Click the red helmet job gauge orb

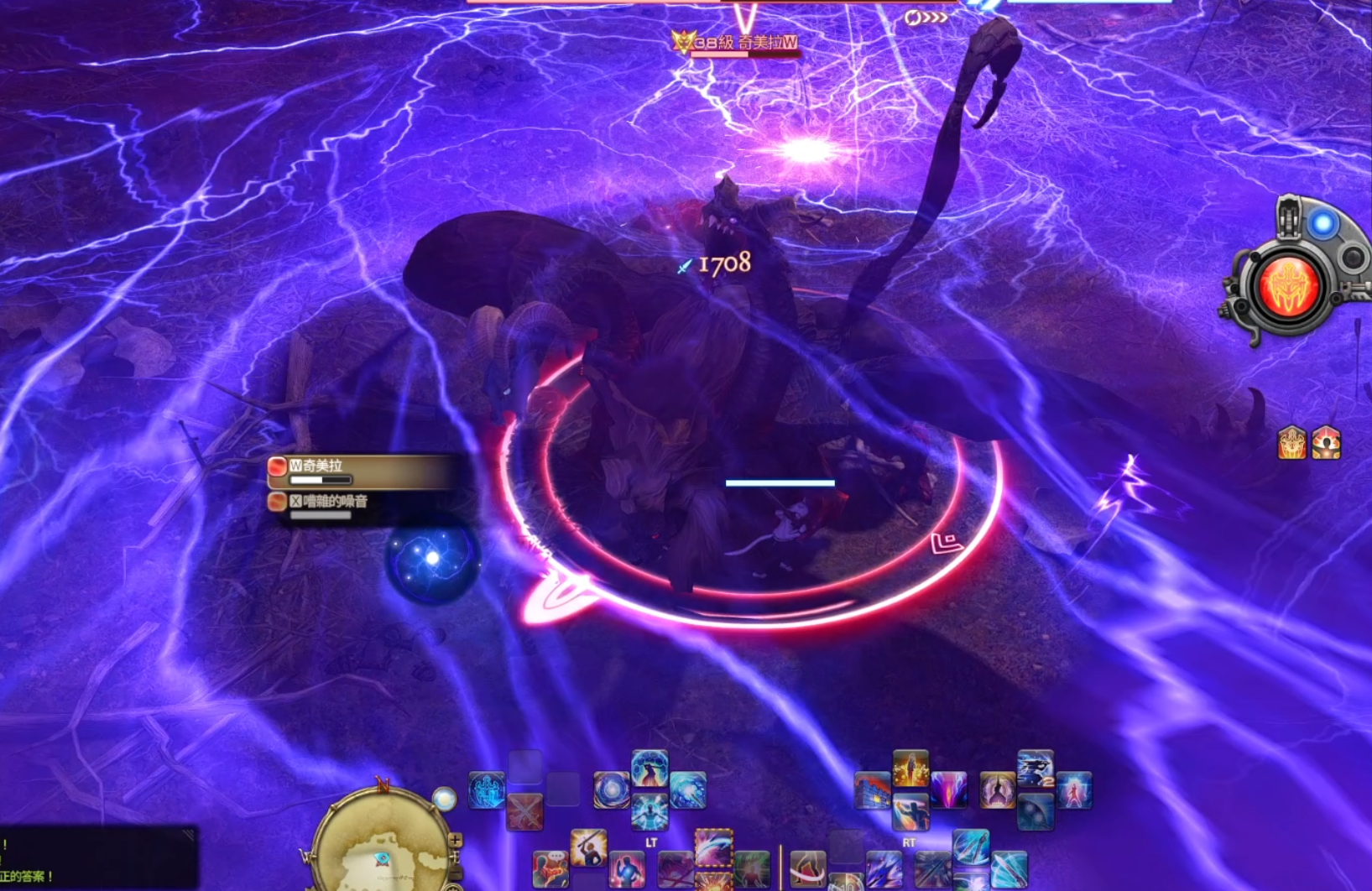(x=1287, y=286)
